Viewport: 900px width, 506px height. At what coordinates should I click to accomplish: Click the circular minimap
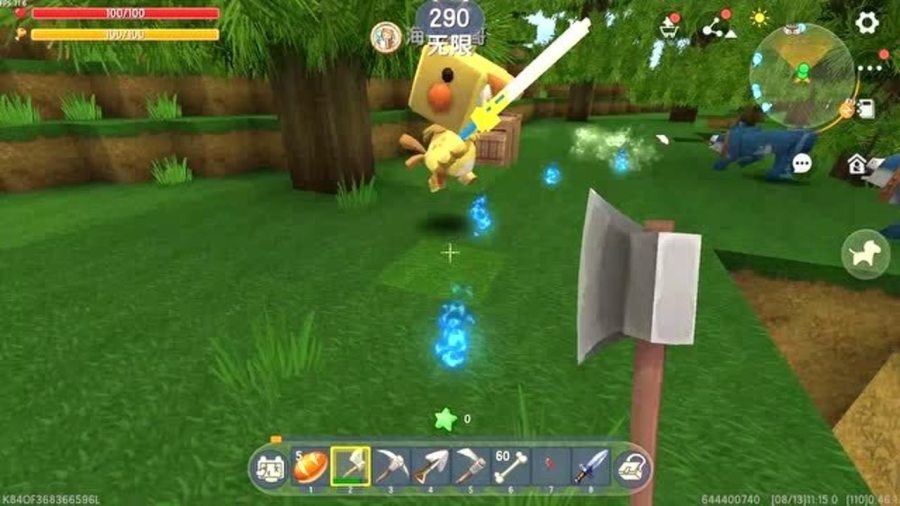(x=801, y=75)
